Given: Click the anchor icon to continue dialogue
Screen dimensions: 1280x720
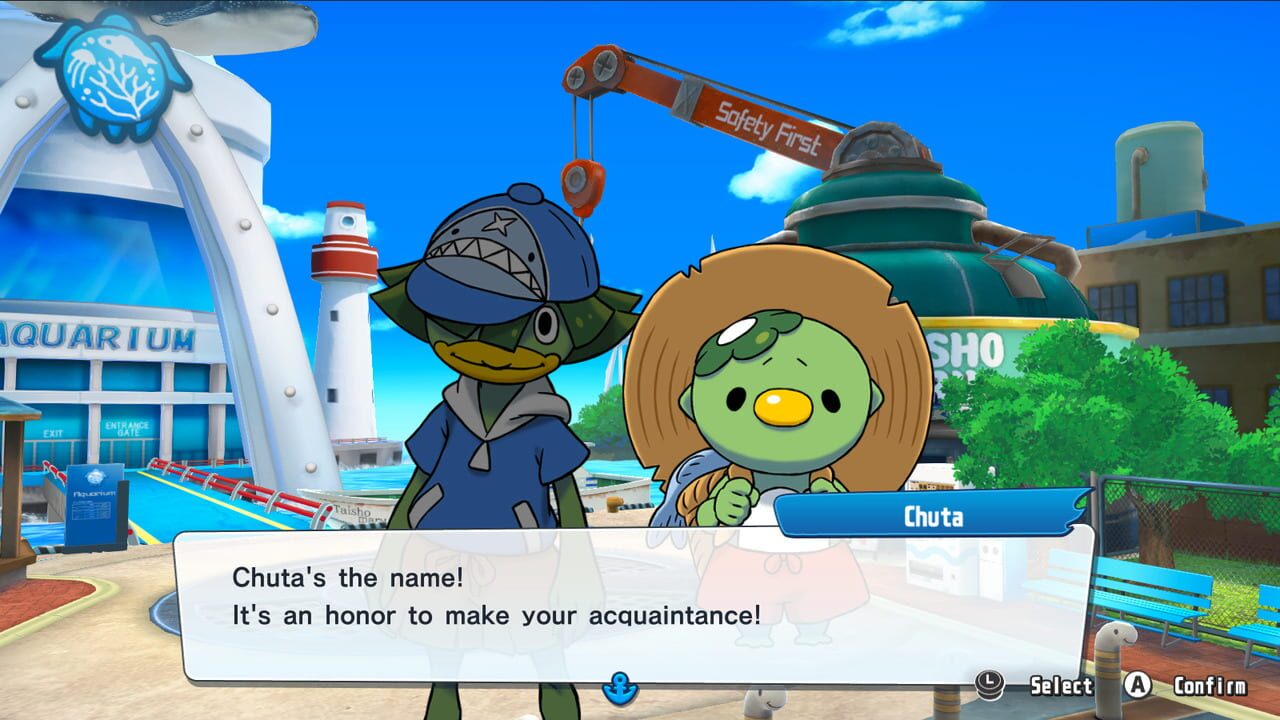Looking at the screenshot, I should [619, 688].
